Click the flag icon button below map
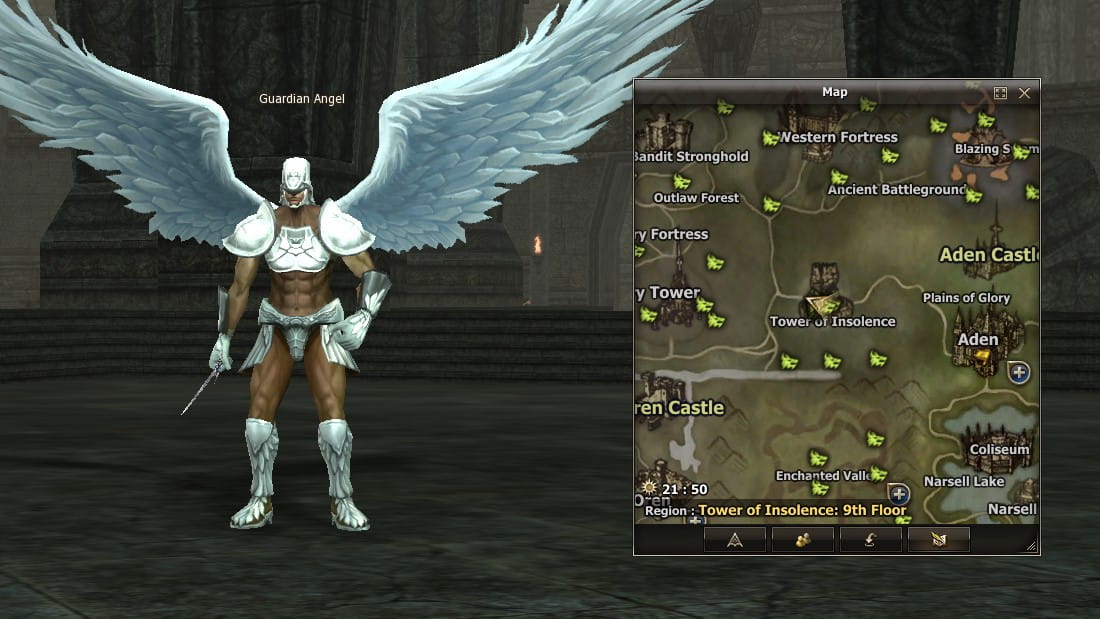 tap(938, 540)
